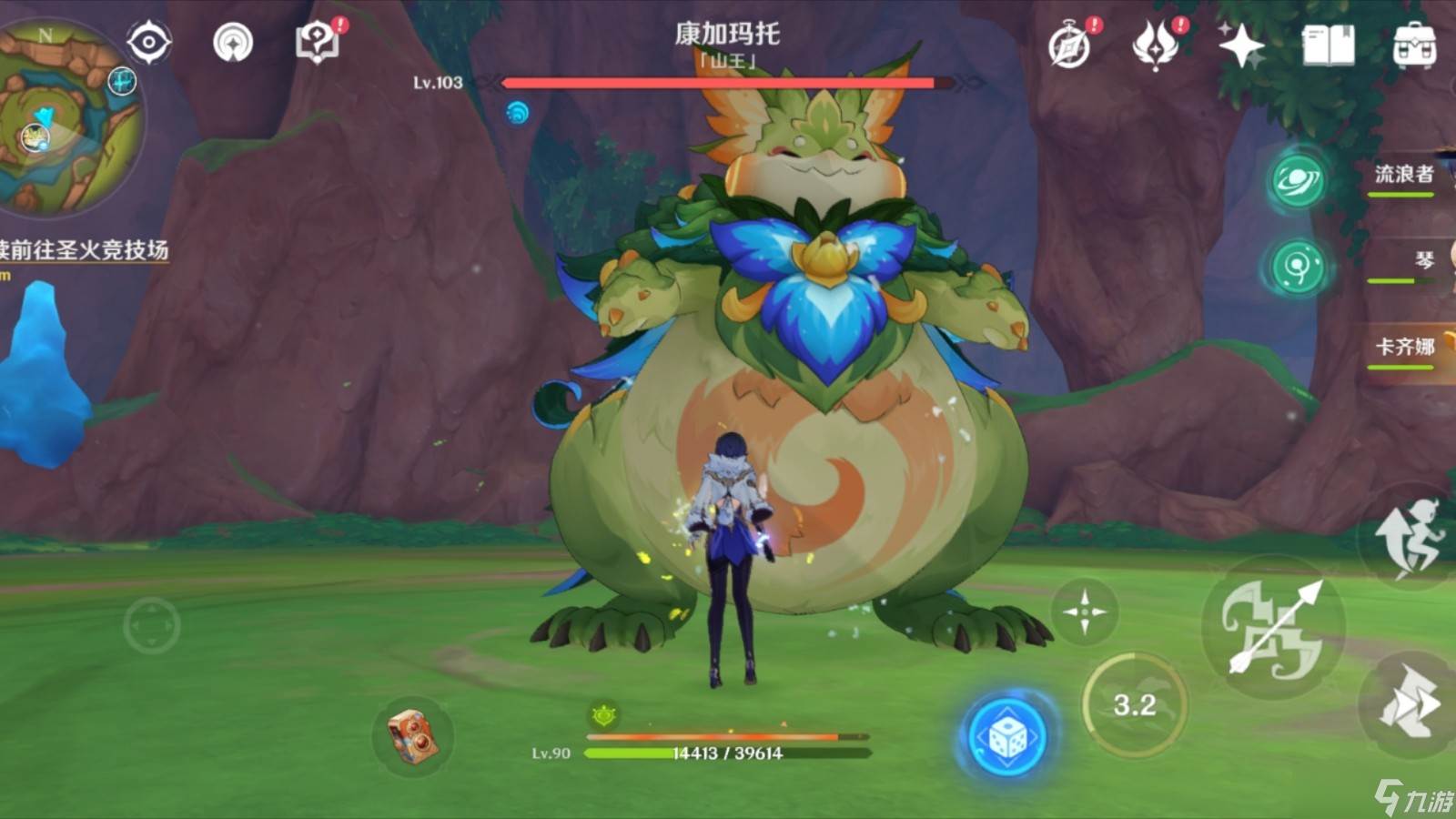
Task: Switch to party member 流浪者
Action: click(x=1403, y=175)
